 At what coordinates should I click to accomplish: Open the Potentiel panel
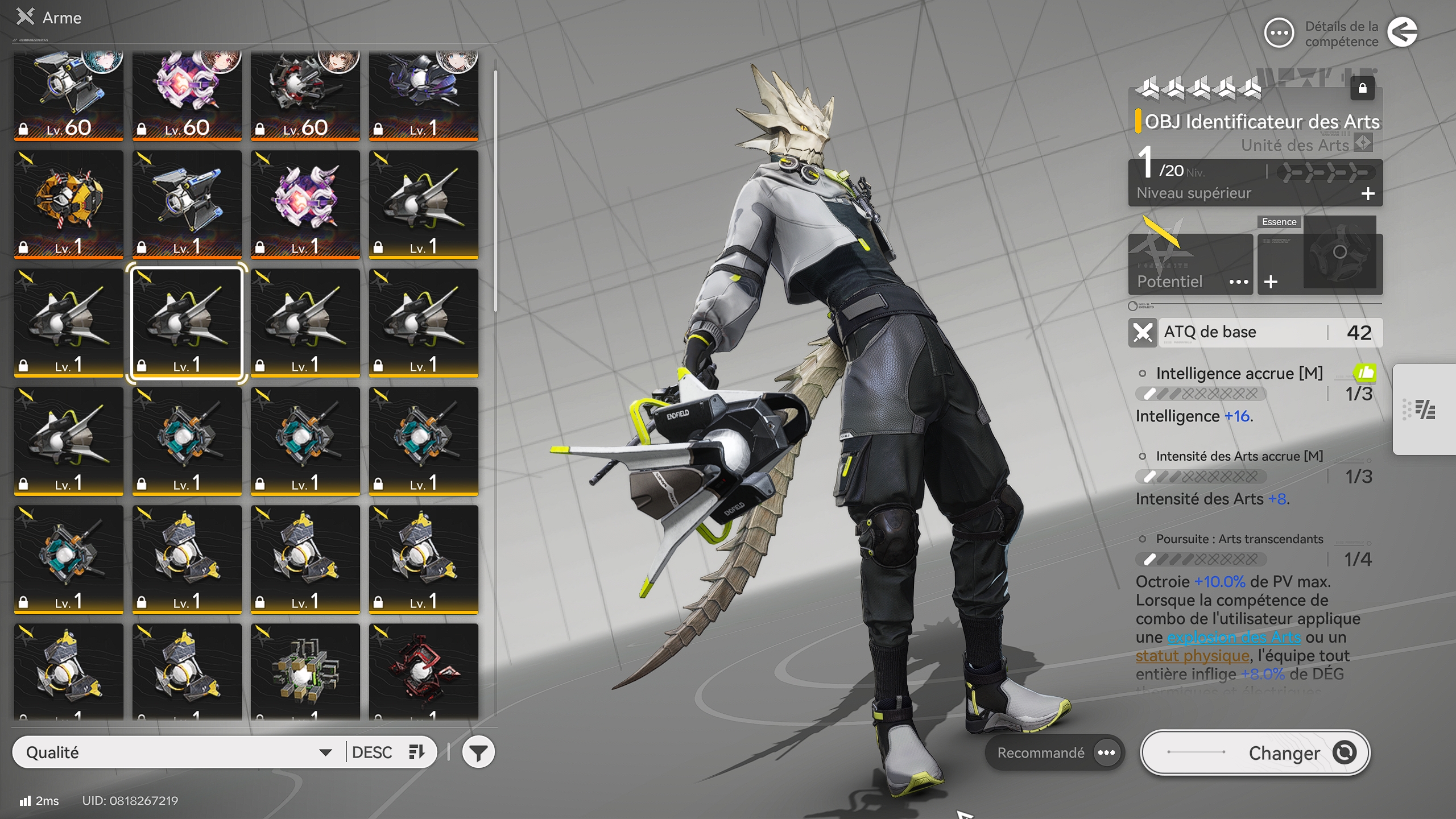[1190, 281]
